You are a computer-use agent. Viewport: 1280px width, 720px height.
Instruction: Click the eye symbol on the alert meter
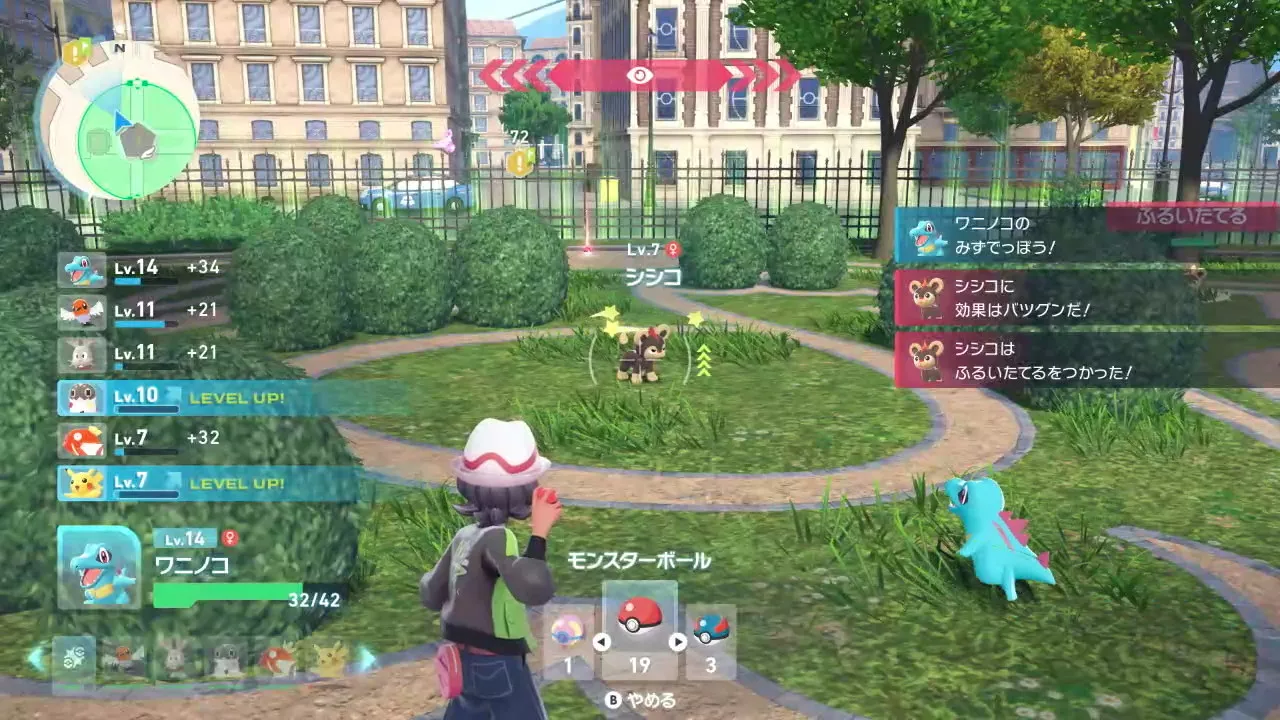[x=640, y=74]
